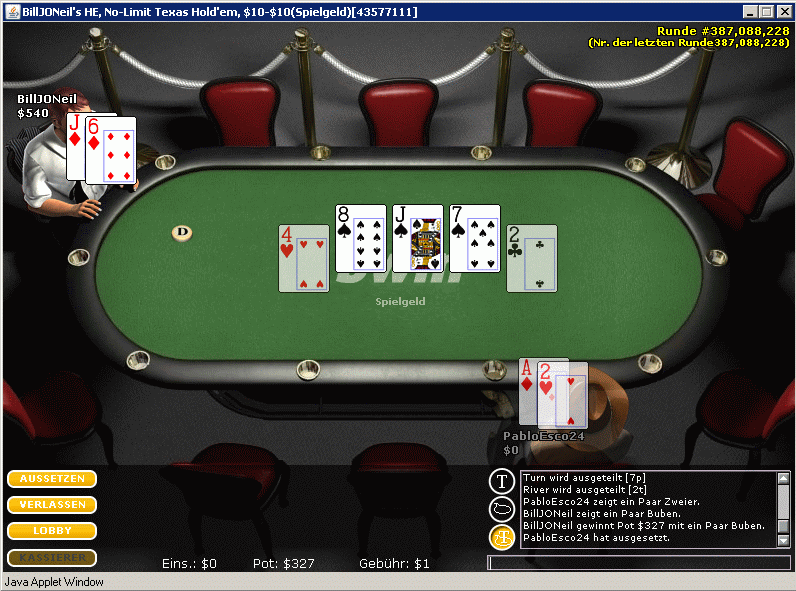The width and height of the screenshot is (796, 591).
Task: Click the chat log scroll-down arrow
Action: click(783, 540)
